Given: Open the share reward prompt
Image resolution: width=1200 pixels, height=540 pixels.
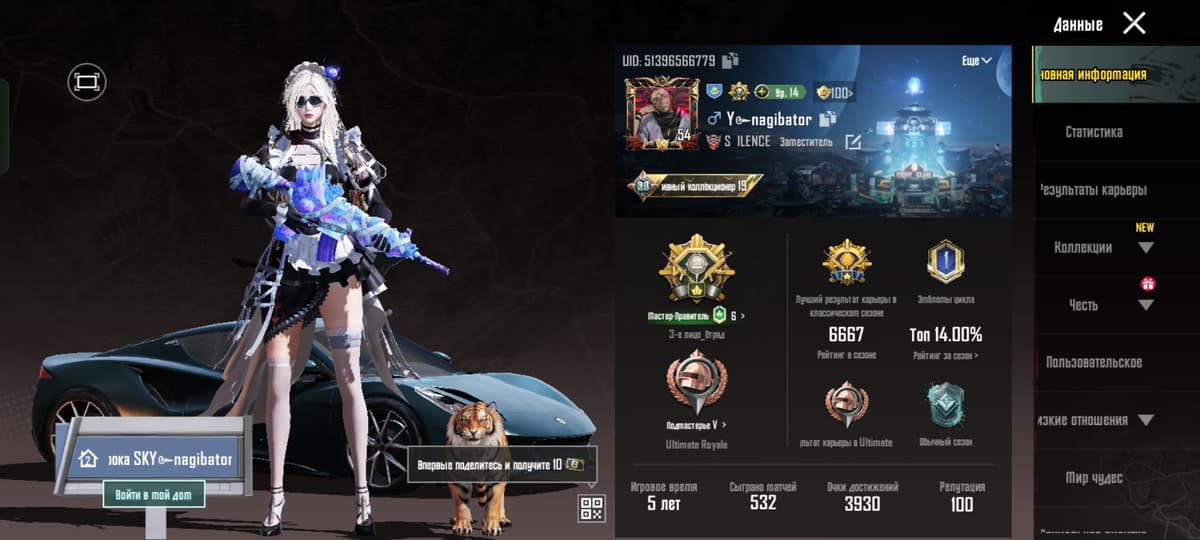Looking at the screenshot, I should (x=501, y=465).
